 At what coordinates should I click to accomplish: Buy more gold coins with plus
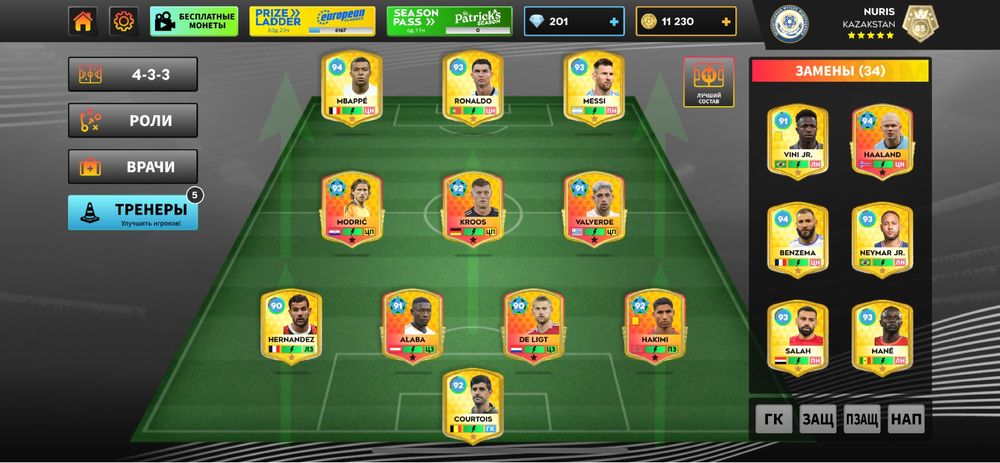point(725,21)
